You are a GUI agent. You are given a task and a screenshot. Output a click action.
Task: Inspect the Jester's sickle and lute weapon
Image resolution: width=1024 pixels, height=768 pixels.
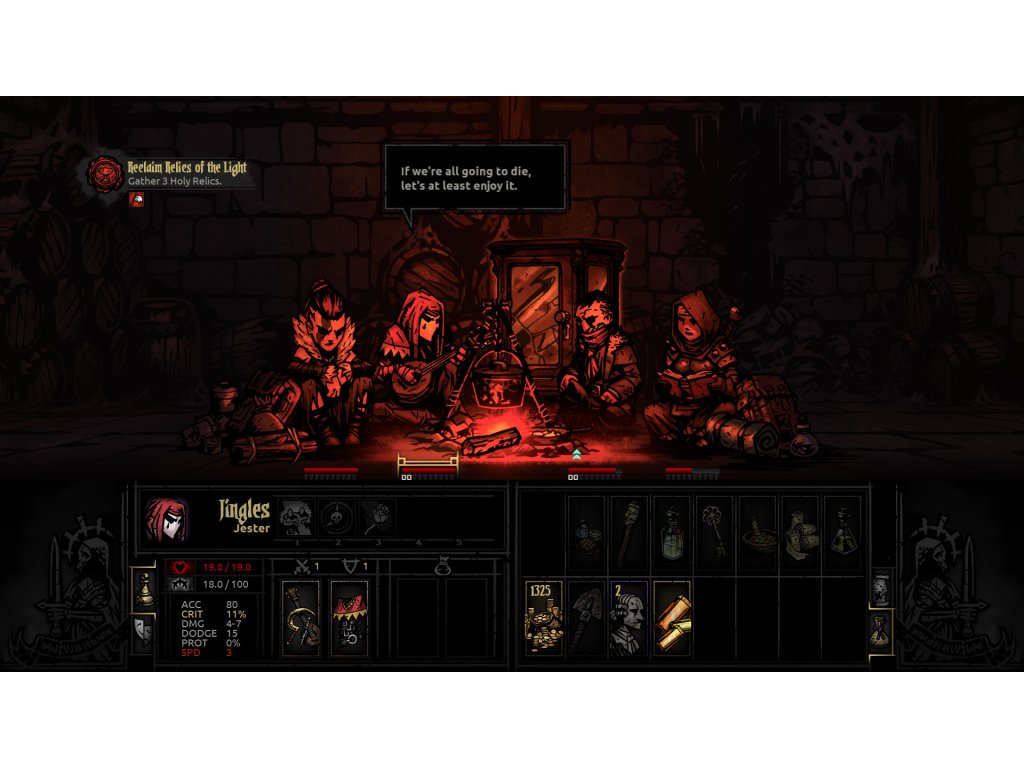(x=301, y=618)
